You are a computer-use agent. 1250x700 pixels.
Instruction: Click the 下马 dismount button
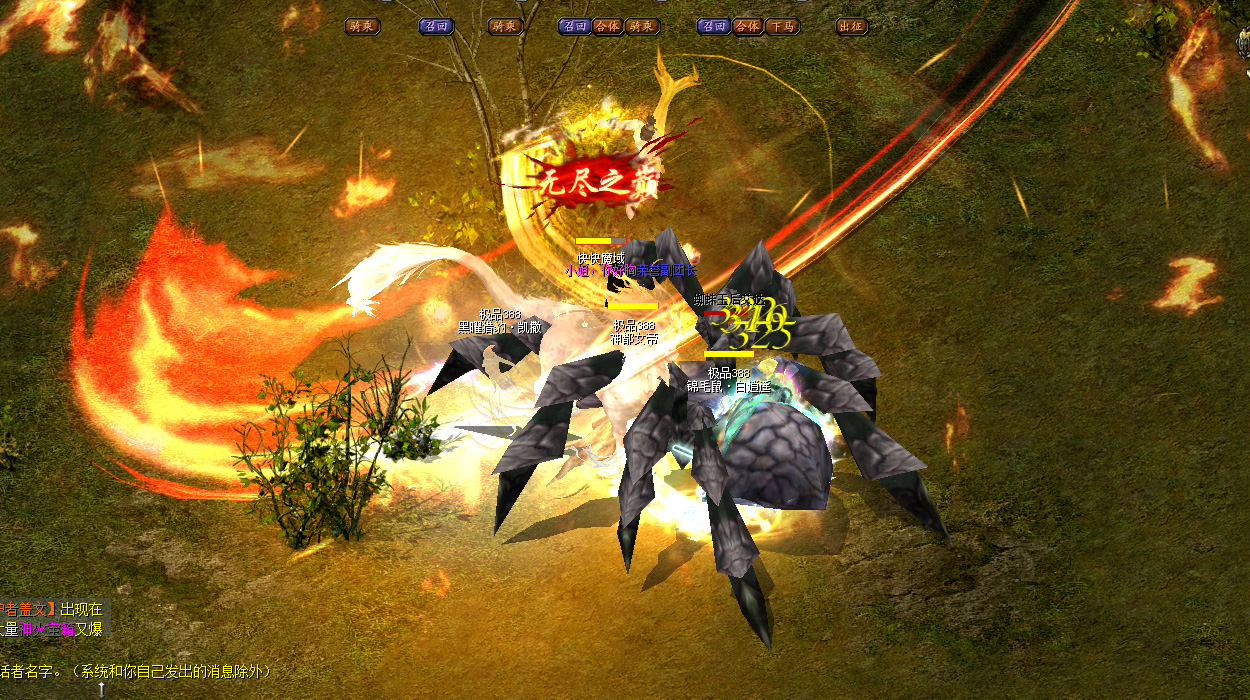[x=782, y=27]
